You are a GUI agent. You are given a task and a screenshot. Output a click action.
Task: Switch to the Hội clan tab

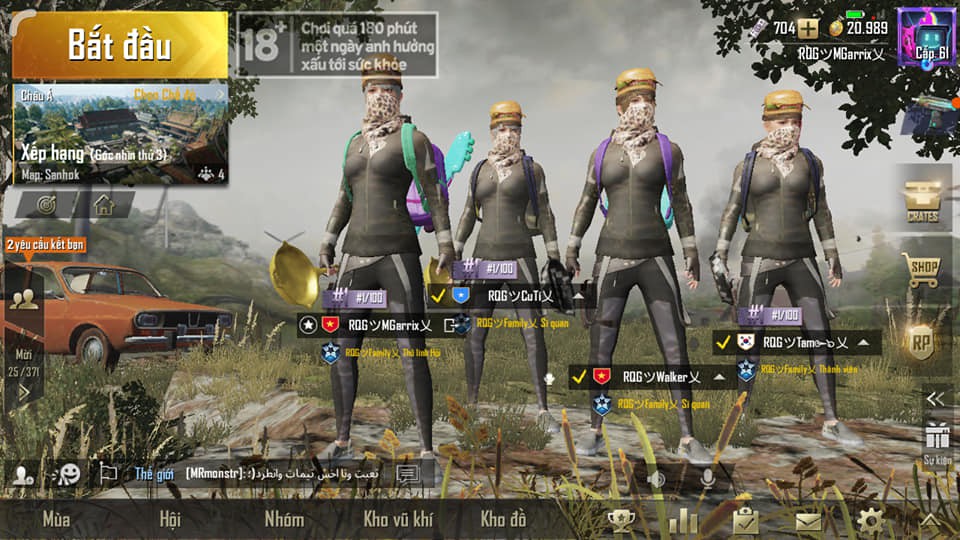[170, 519]
